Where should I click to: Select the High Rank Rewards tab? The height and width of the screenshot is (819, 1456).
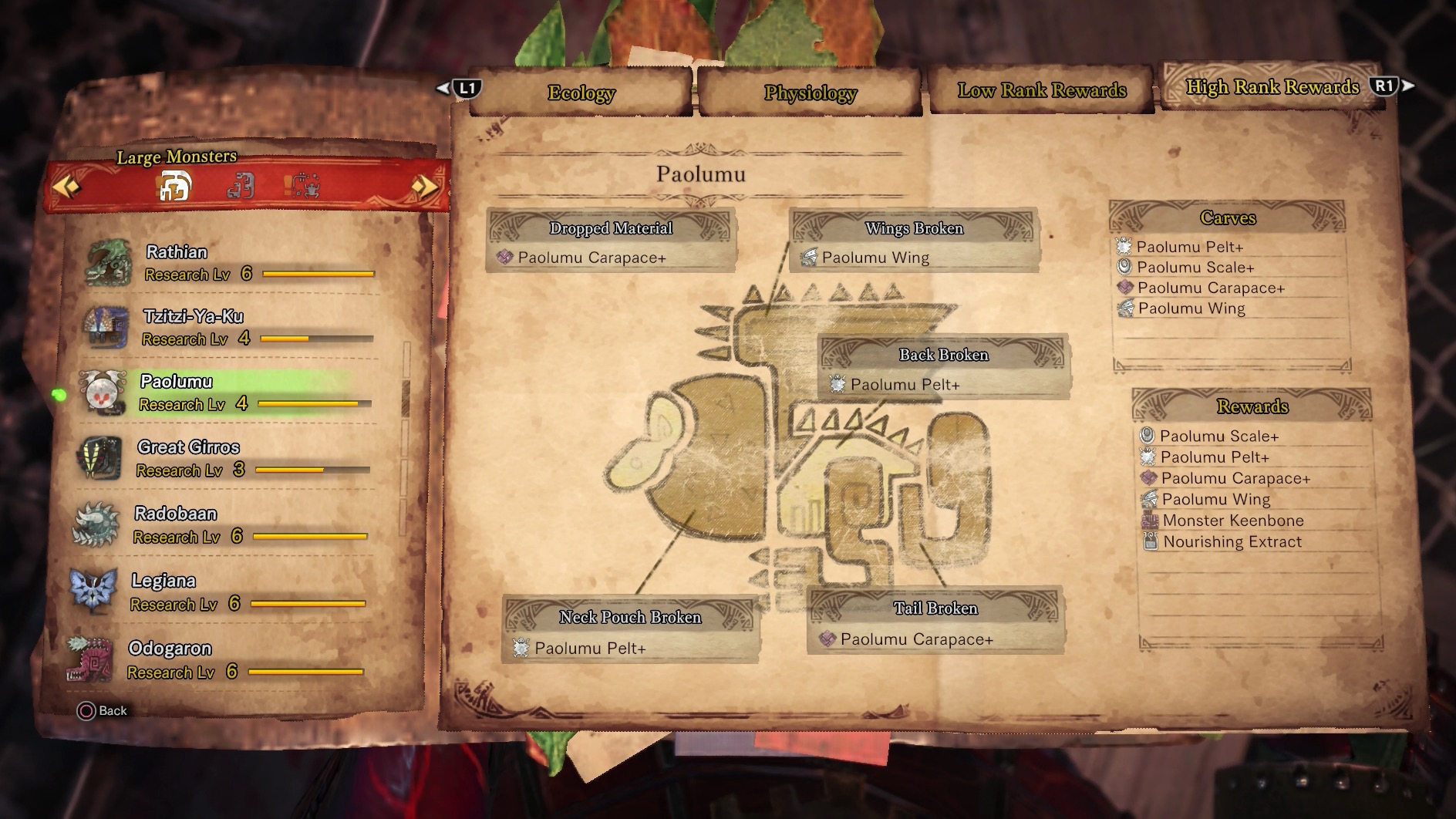[x=1272, y=87]
